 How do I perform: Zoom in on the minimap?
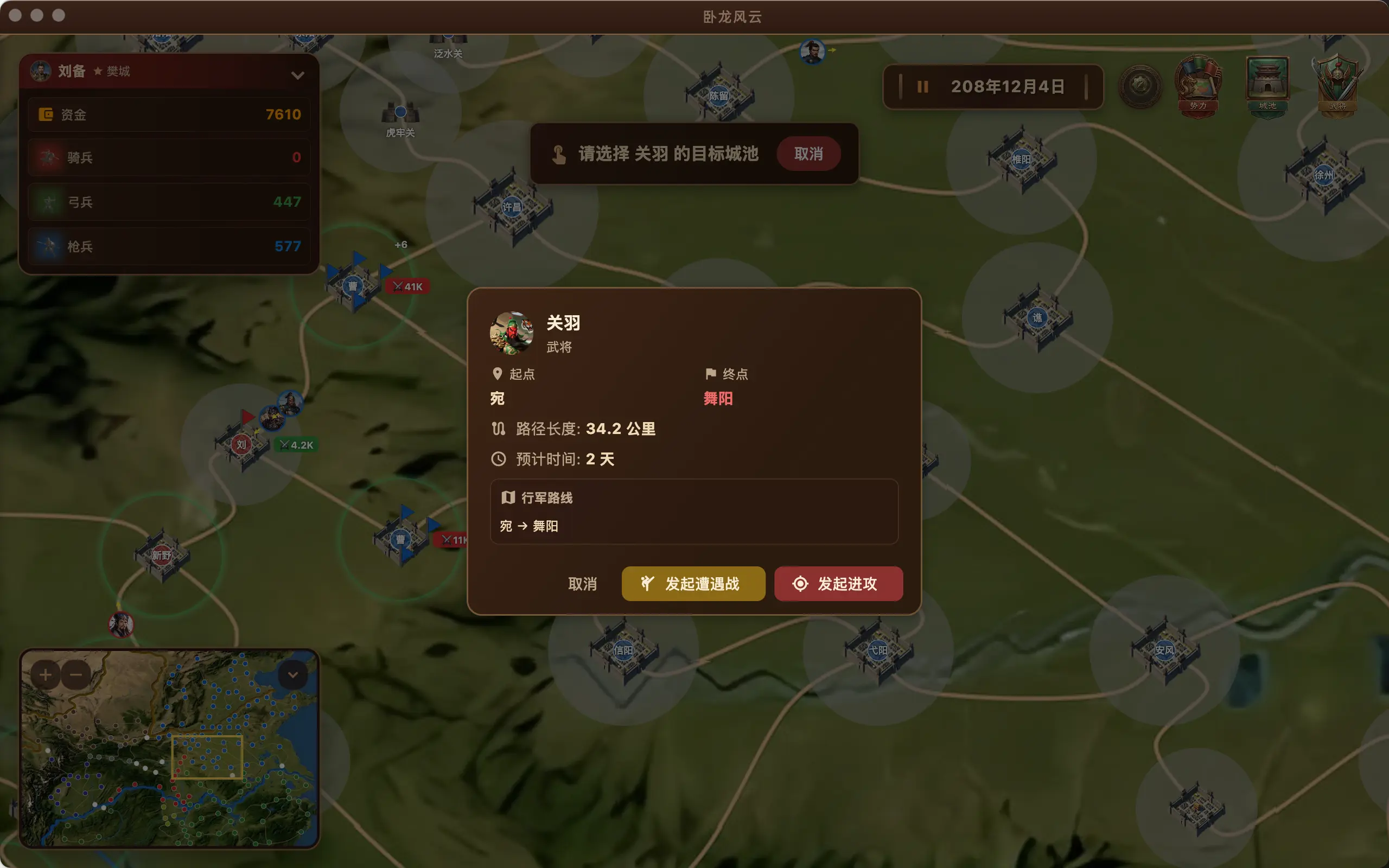[x=46, y=674]
